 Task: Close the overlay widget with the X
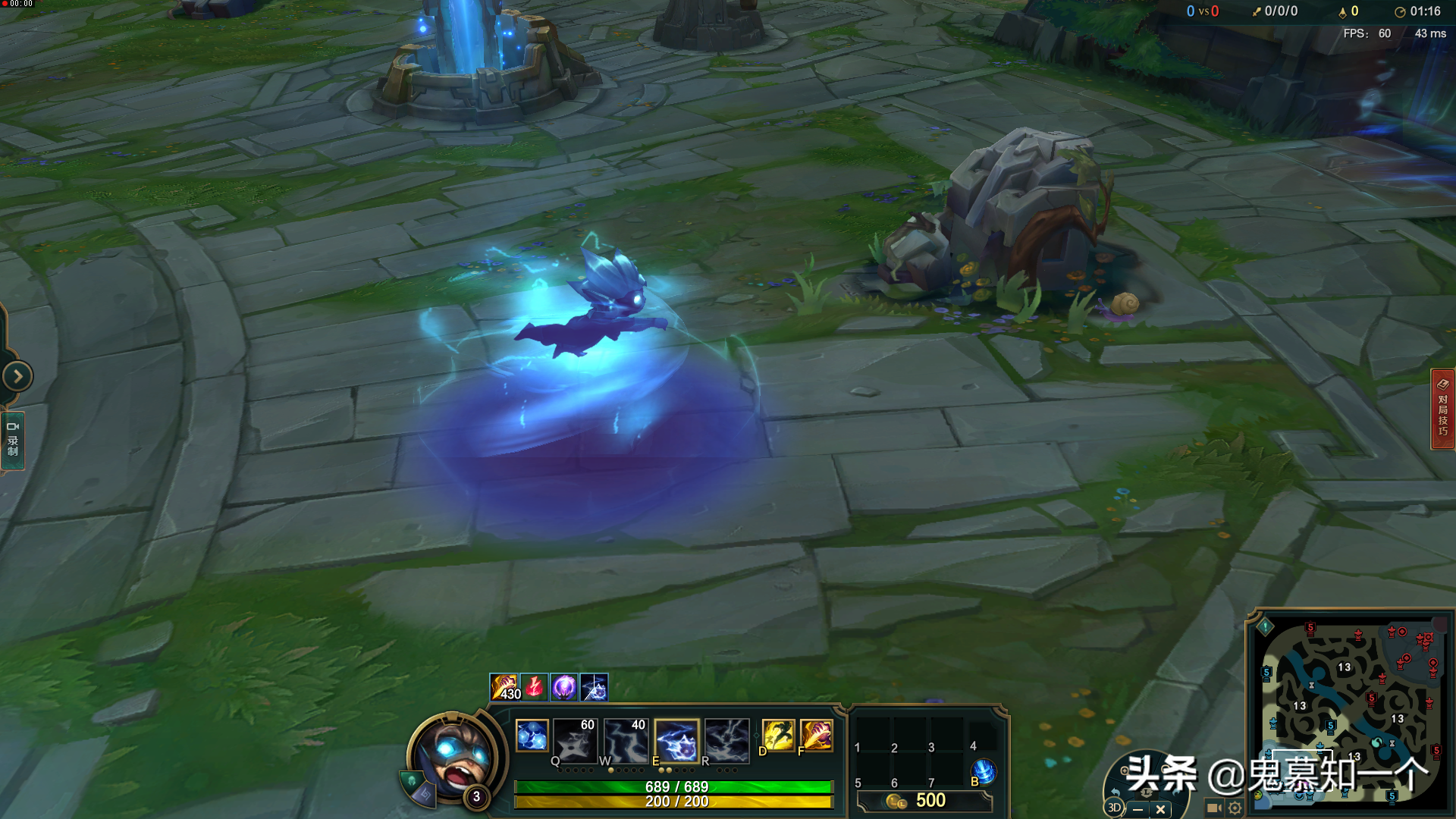click(1160, 809)
